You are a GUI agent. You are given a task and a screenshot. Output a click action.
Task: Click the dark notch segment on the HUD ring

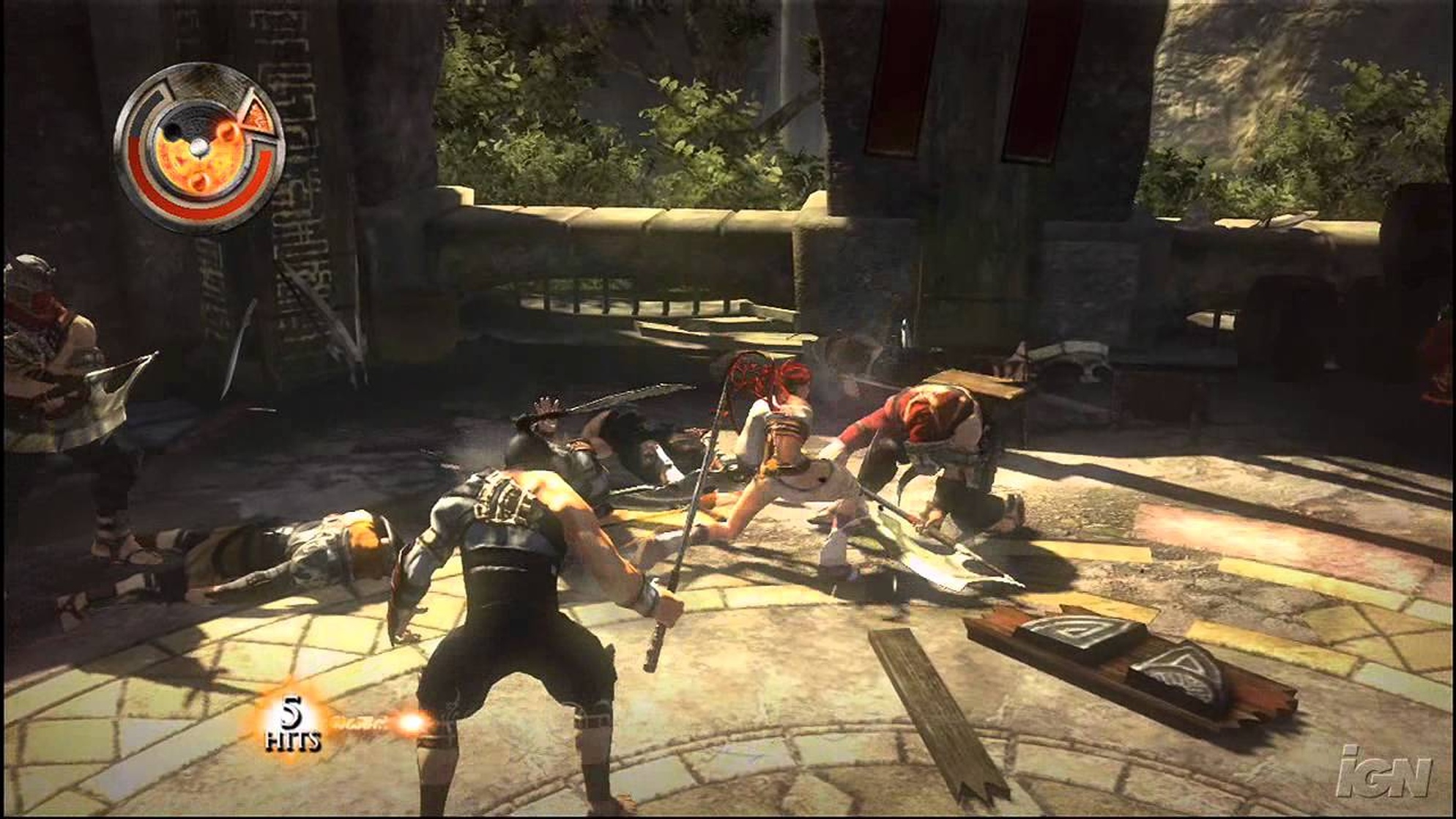click(155, 97)
